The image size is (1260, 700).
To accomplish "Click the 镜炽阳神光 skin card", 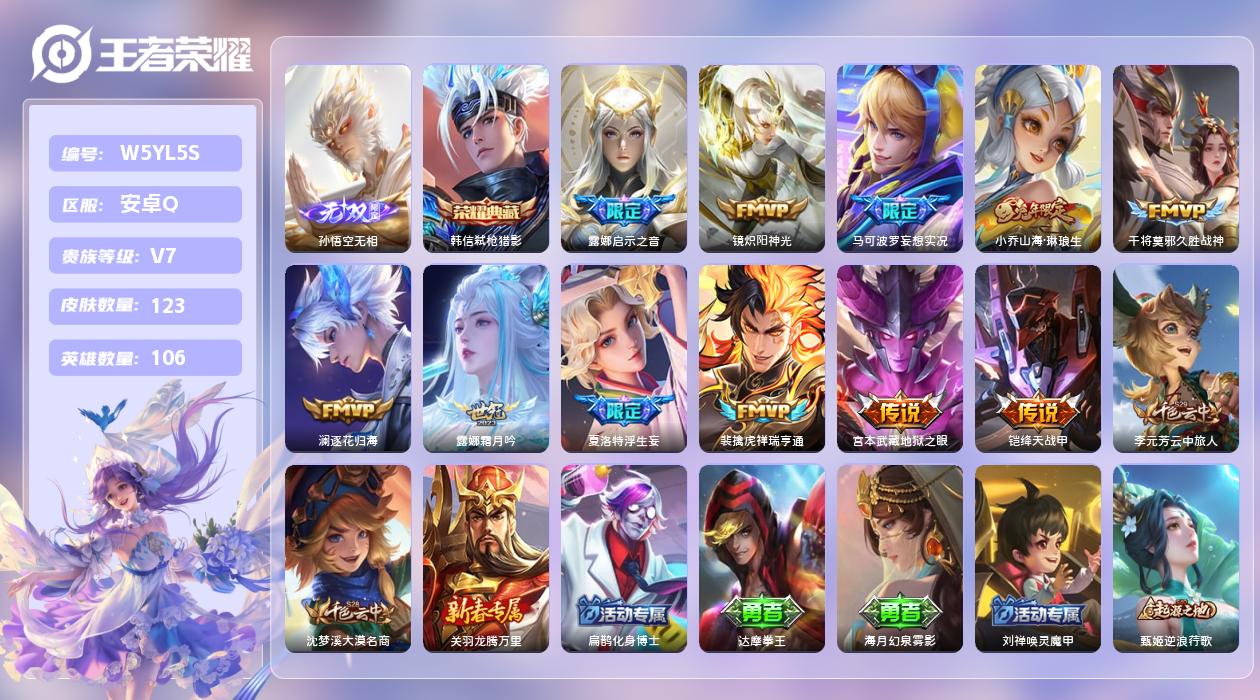I will click(x=762, y=158).
